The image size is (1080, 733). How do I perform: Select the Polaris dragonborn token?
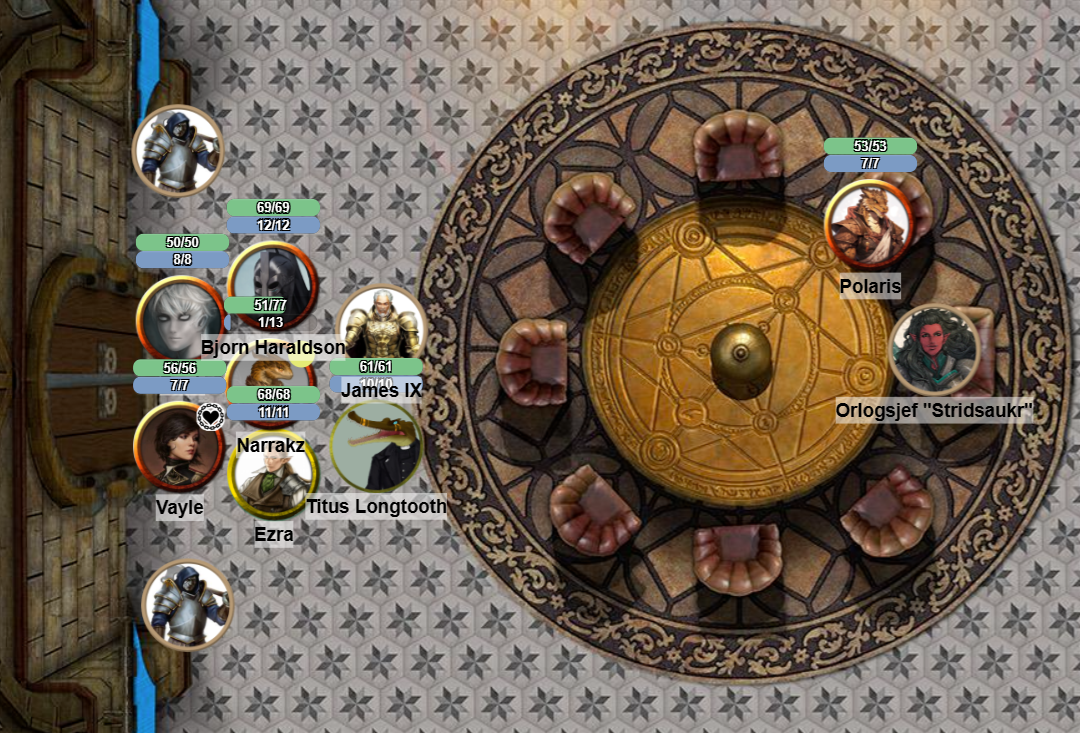point(867,224)
